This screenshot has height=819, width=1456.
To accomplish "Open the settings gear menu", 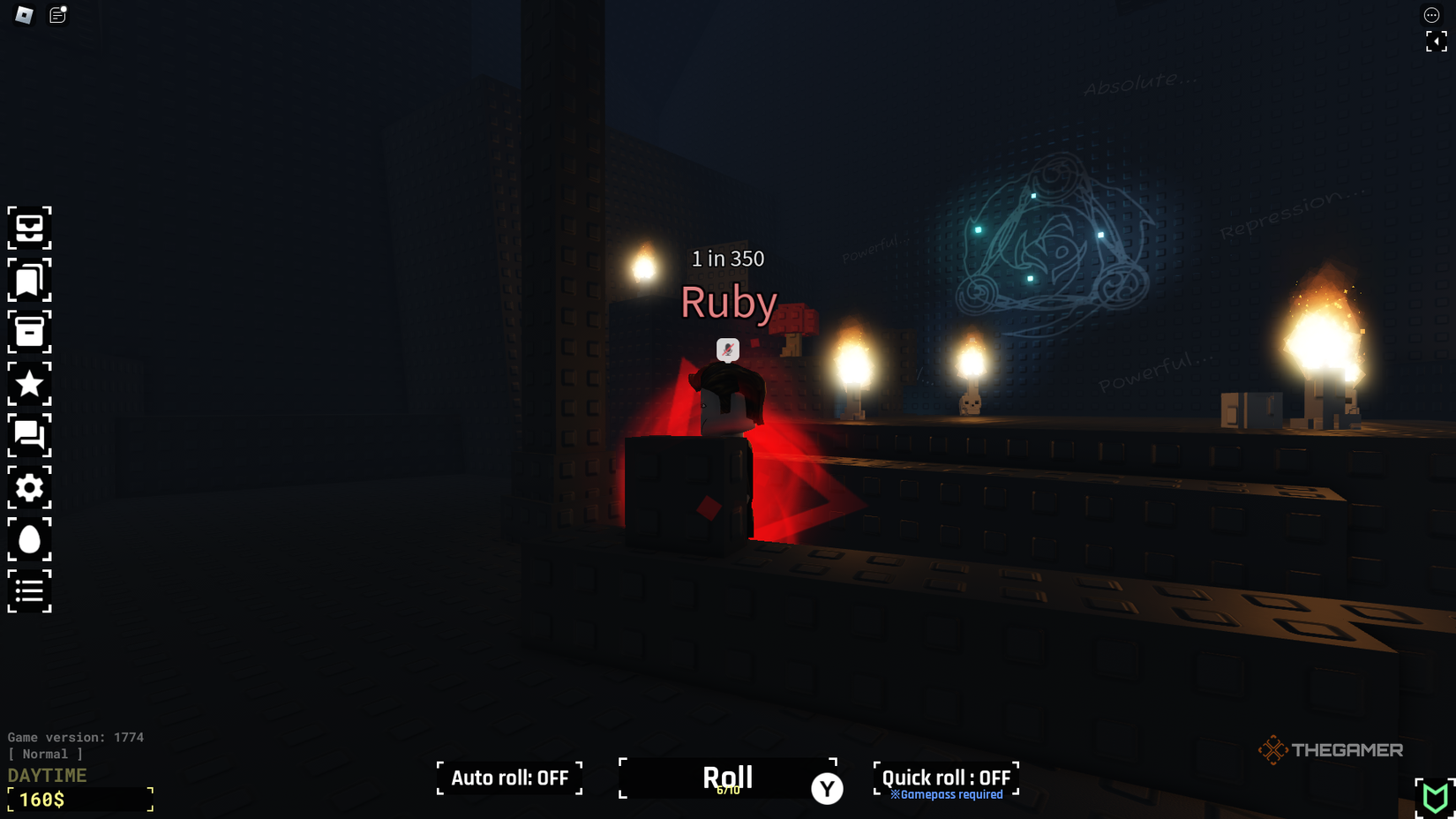I will point(30,488).
